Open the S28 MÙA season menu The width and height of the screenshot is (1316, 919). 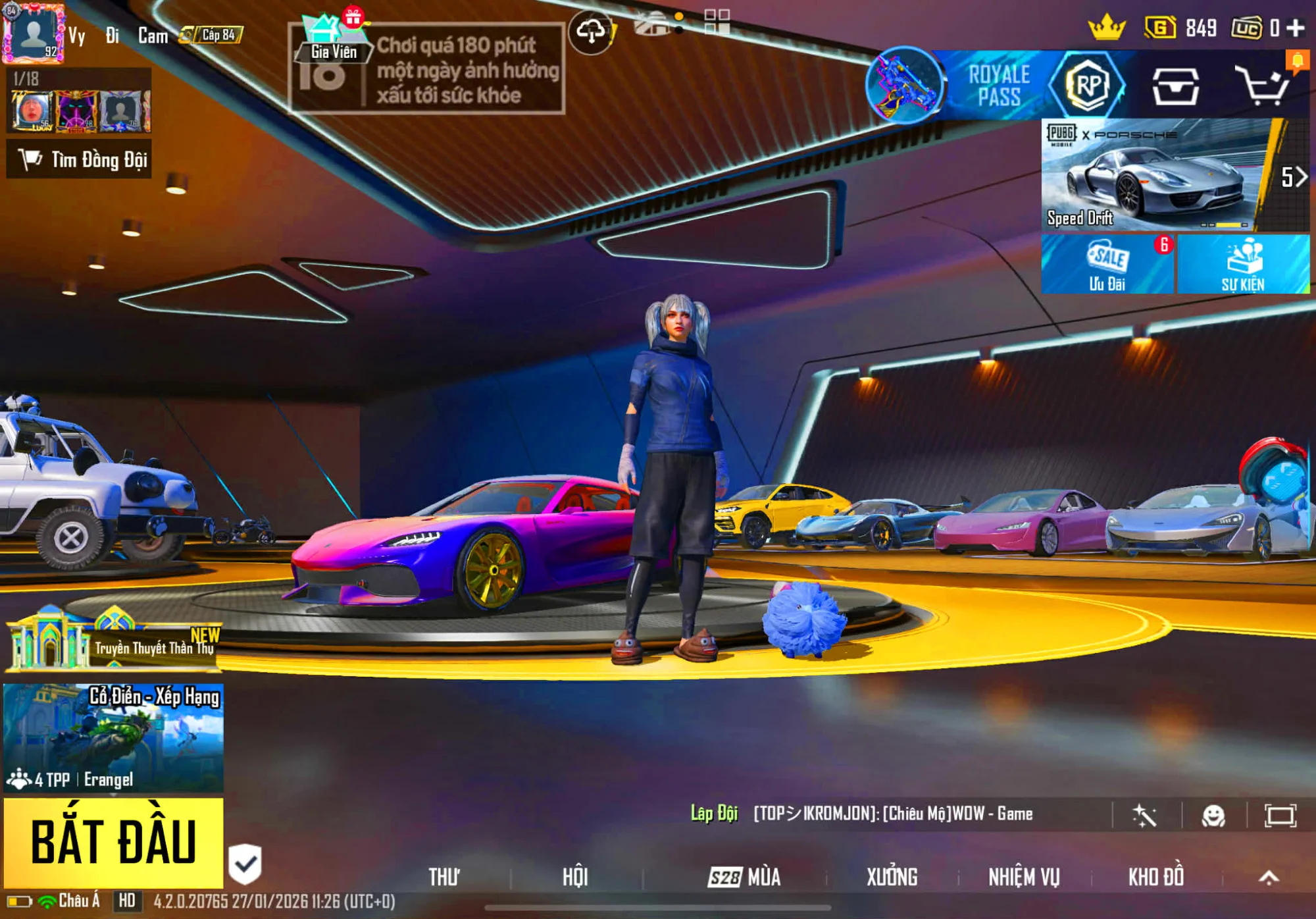tap(744, 877)
